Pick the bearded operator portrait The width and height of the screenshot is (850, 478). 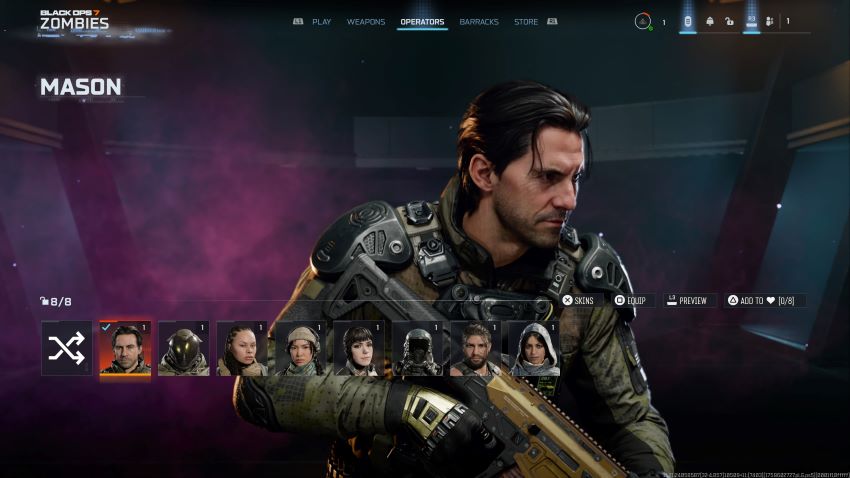click(x=476, y=348)
